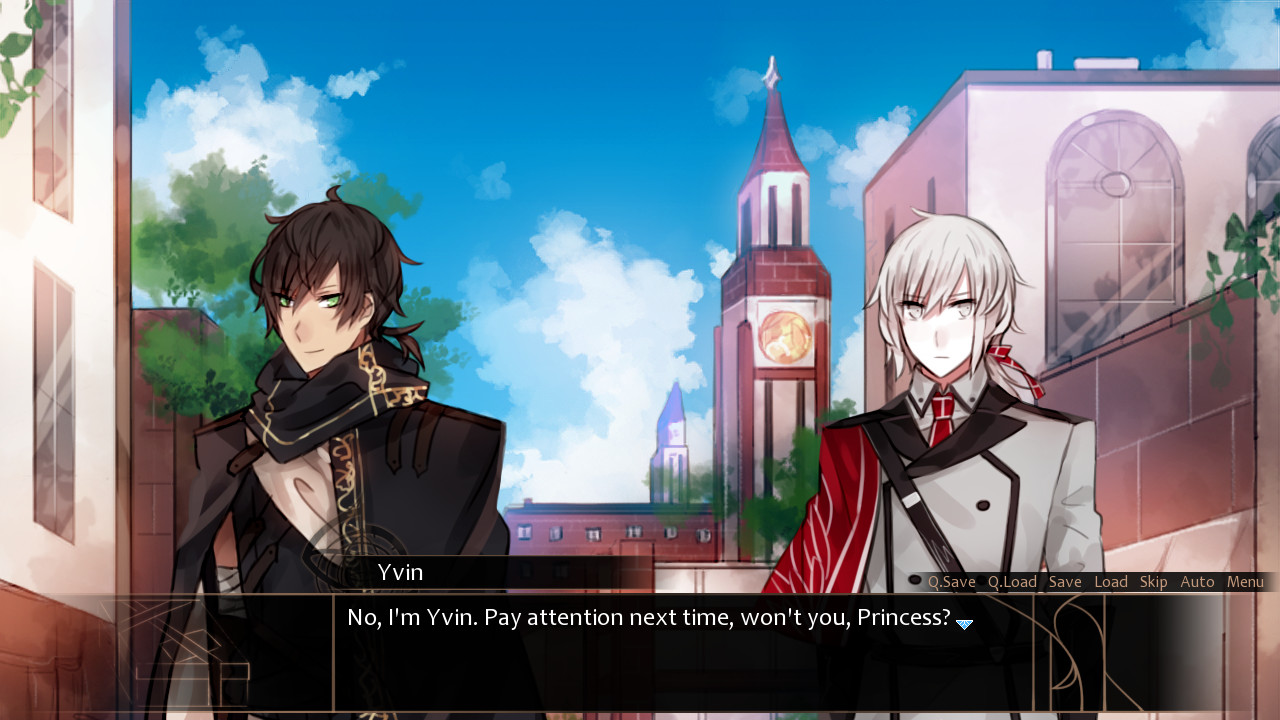The image size is (1280, 720).
Task: Quick-save the game using Q.Save
Action: click(950, 581)
